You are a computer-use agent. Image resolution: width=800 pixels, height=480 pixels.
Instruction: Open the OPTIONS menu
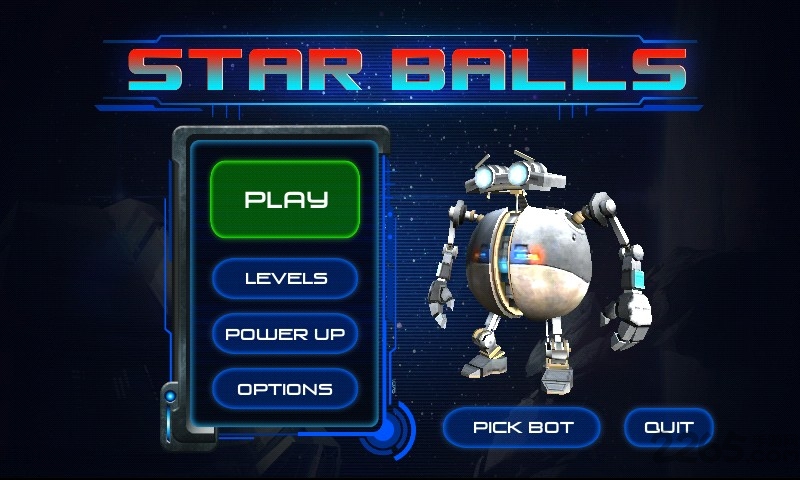(x=285, y=388)
